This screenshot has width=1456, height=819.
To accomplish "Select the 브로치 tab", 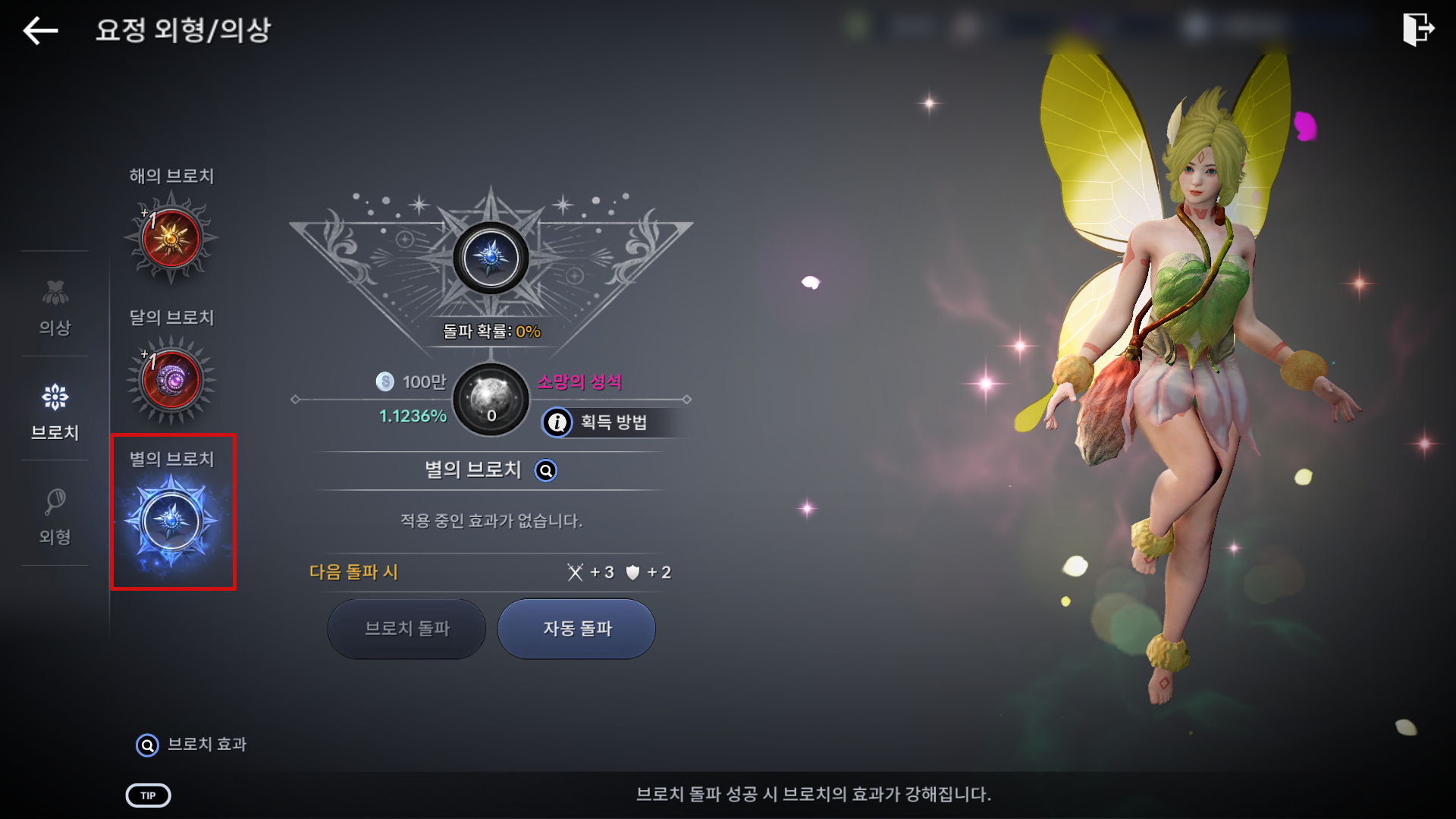I will click(55, 411).
